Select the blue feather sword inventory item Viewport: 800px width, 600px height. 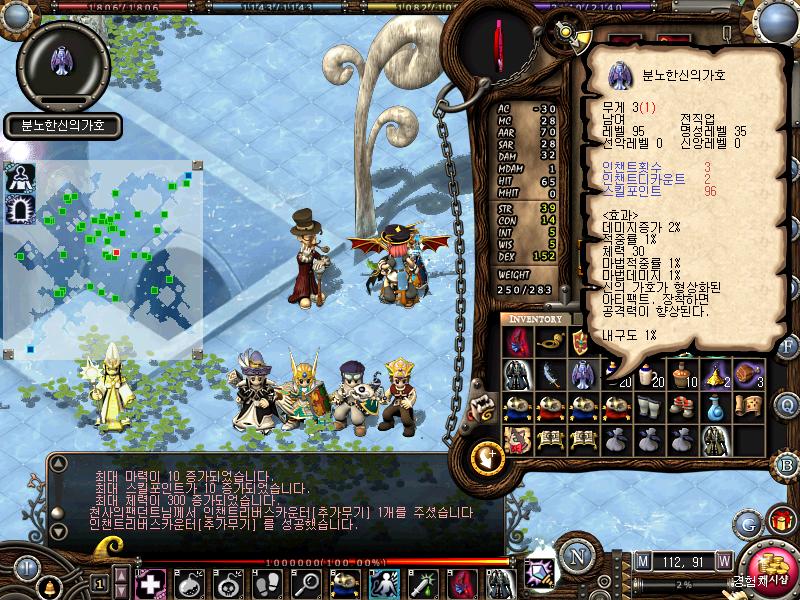[550, 374]
